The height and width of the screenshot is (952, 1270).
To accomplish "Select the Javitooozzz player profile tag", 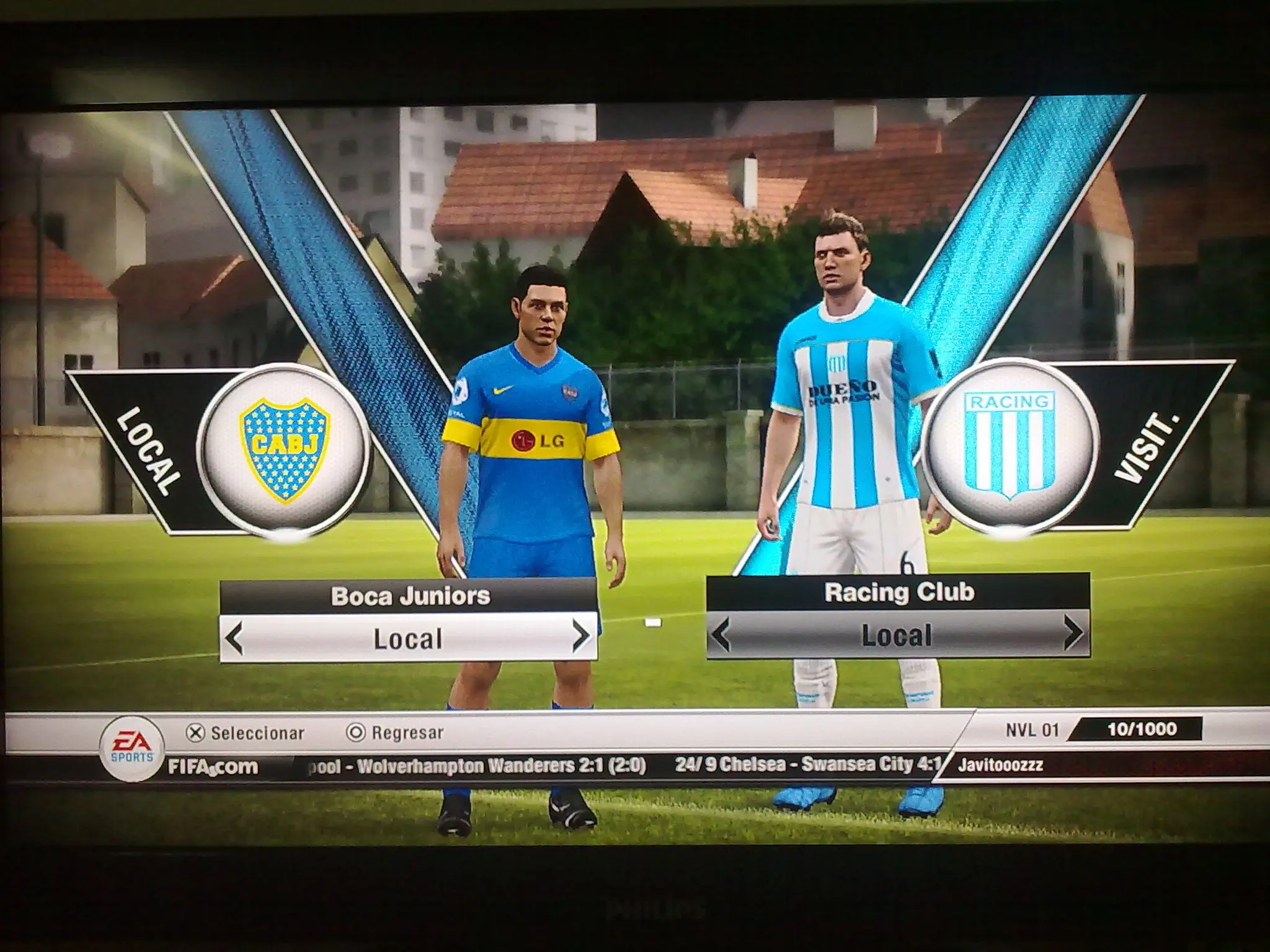I will (1000, 765).
